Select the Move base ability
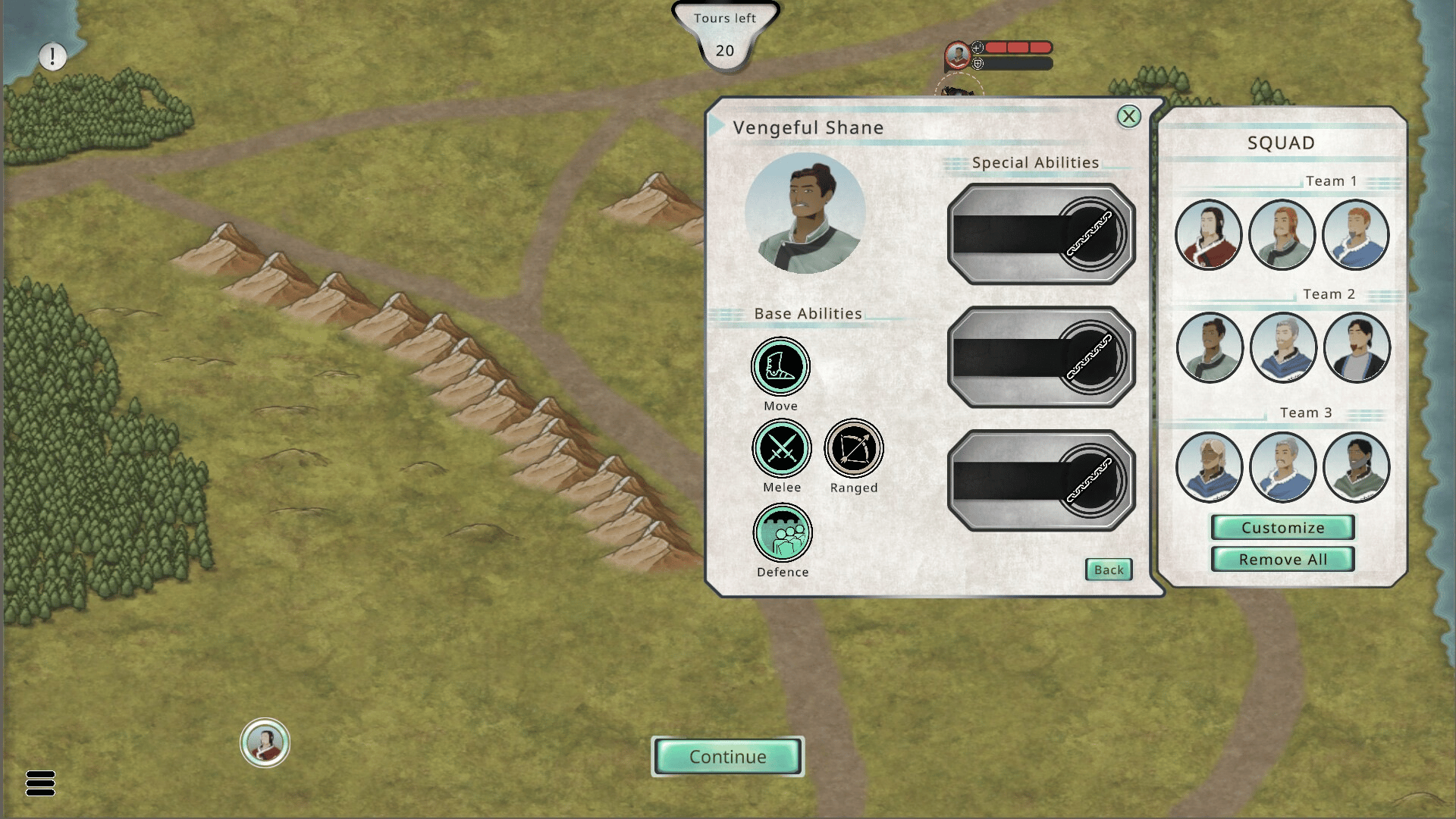 780,367
